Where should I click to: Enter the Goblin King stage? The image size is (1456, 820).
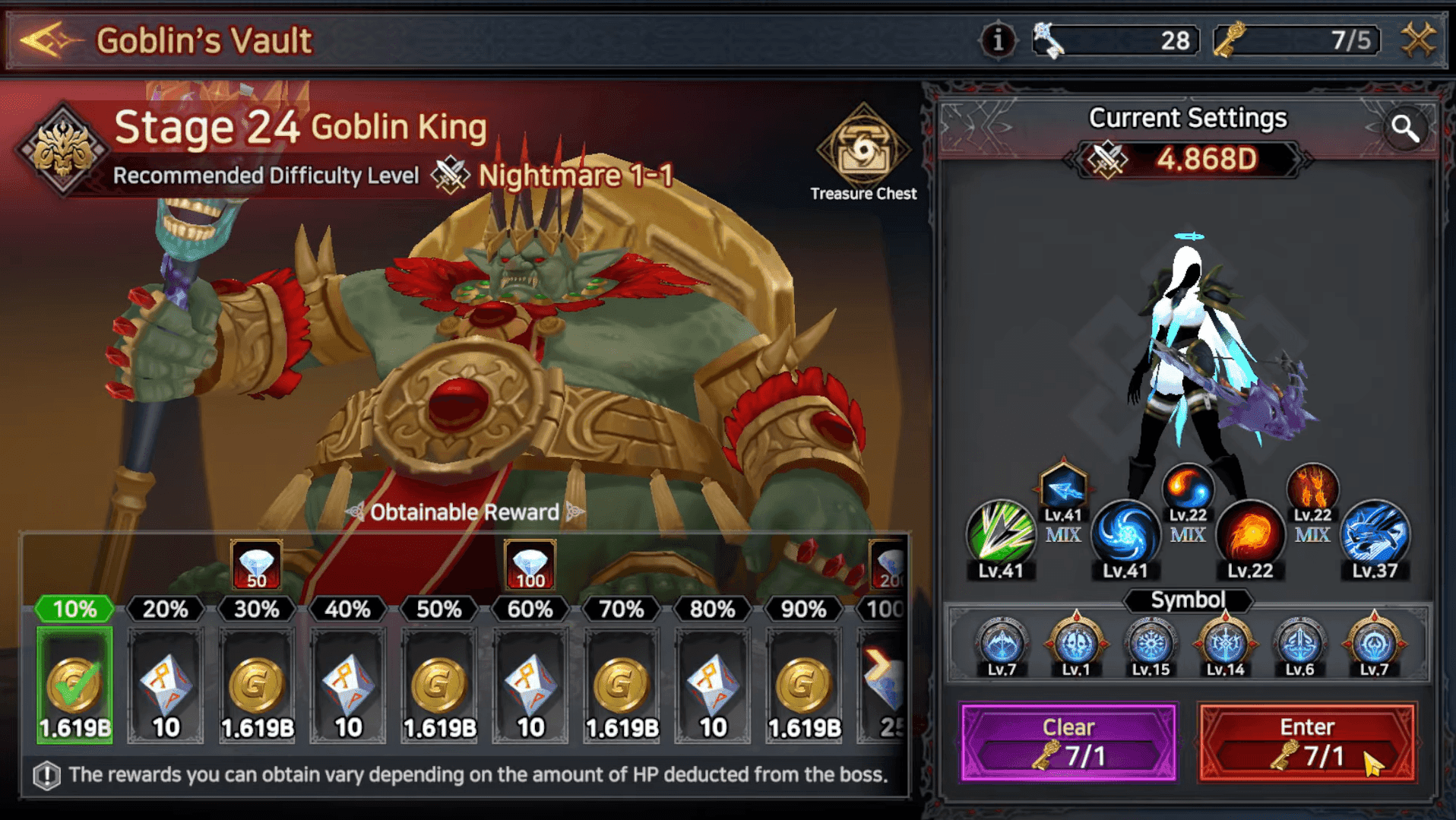(x=1306, y=742)
